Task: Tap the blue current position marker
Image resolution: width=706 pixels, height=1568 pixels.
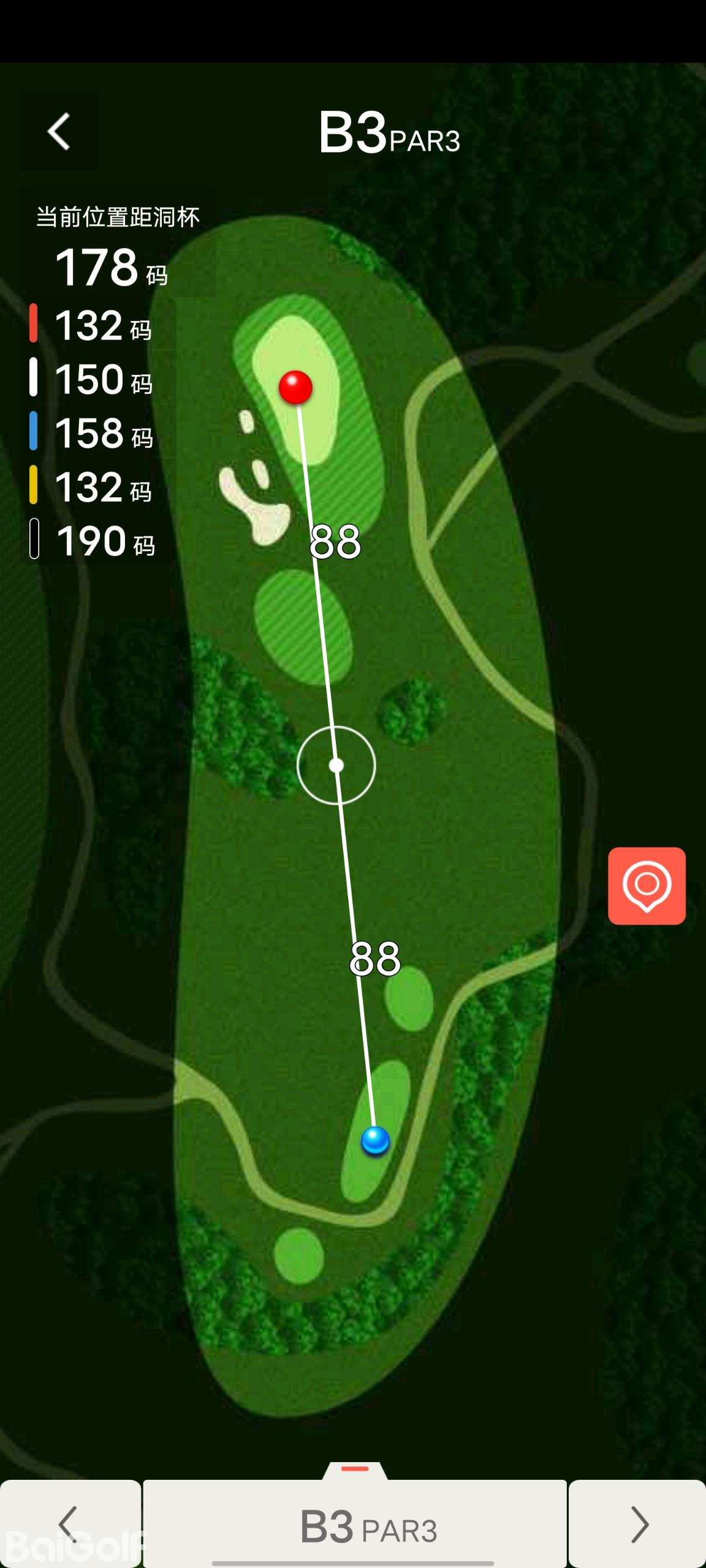Action: click(x=375, y=1140)
